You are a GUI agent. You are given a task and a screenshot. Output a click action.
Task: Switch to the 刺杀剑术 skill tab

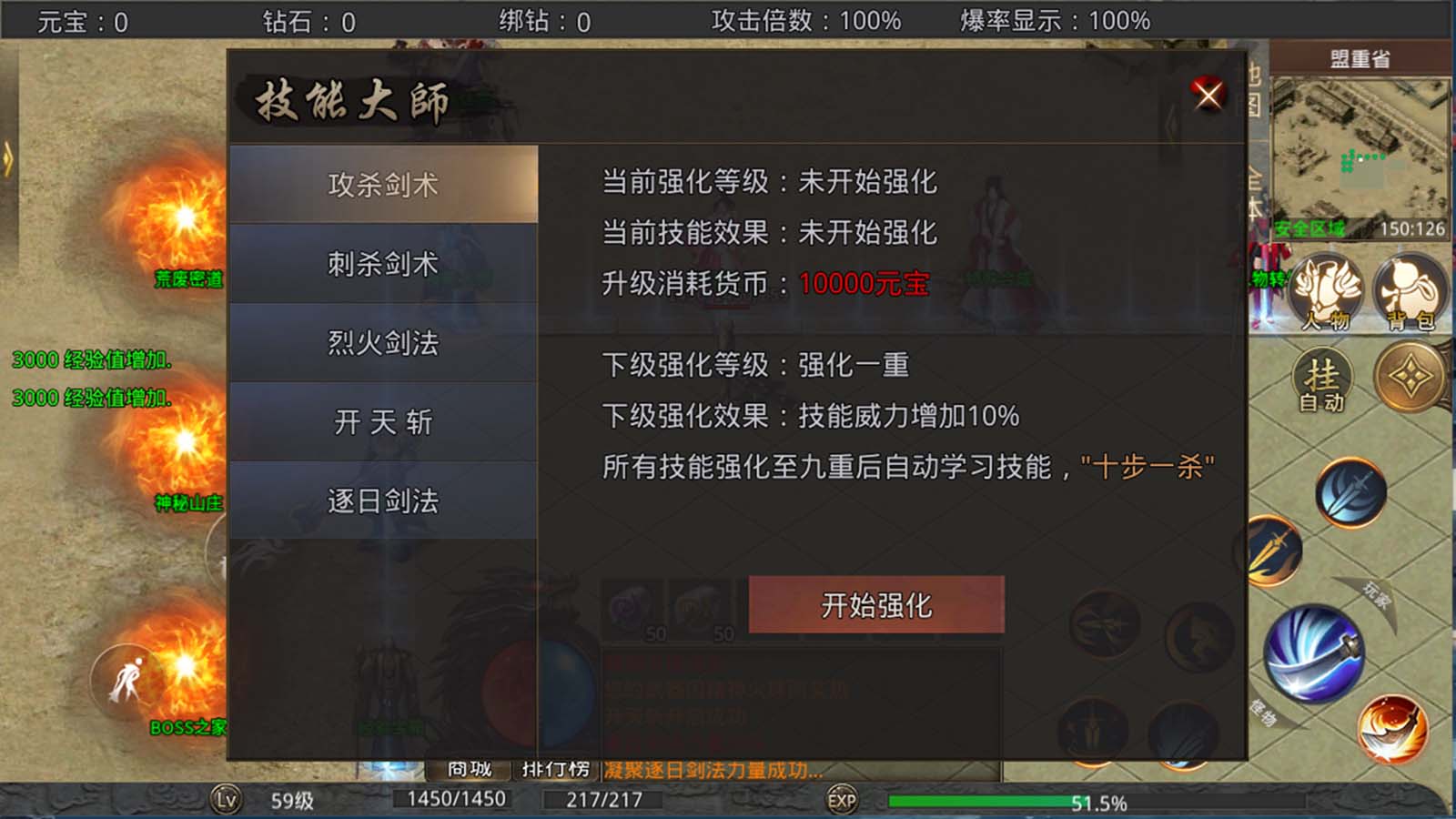(384, 264)
